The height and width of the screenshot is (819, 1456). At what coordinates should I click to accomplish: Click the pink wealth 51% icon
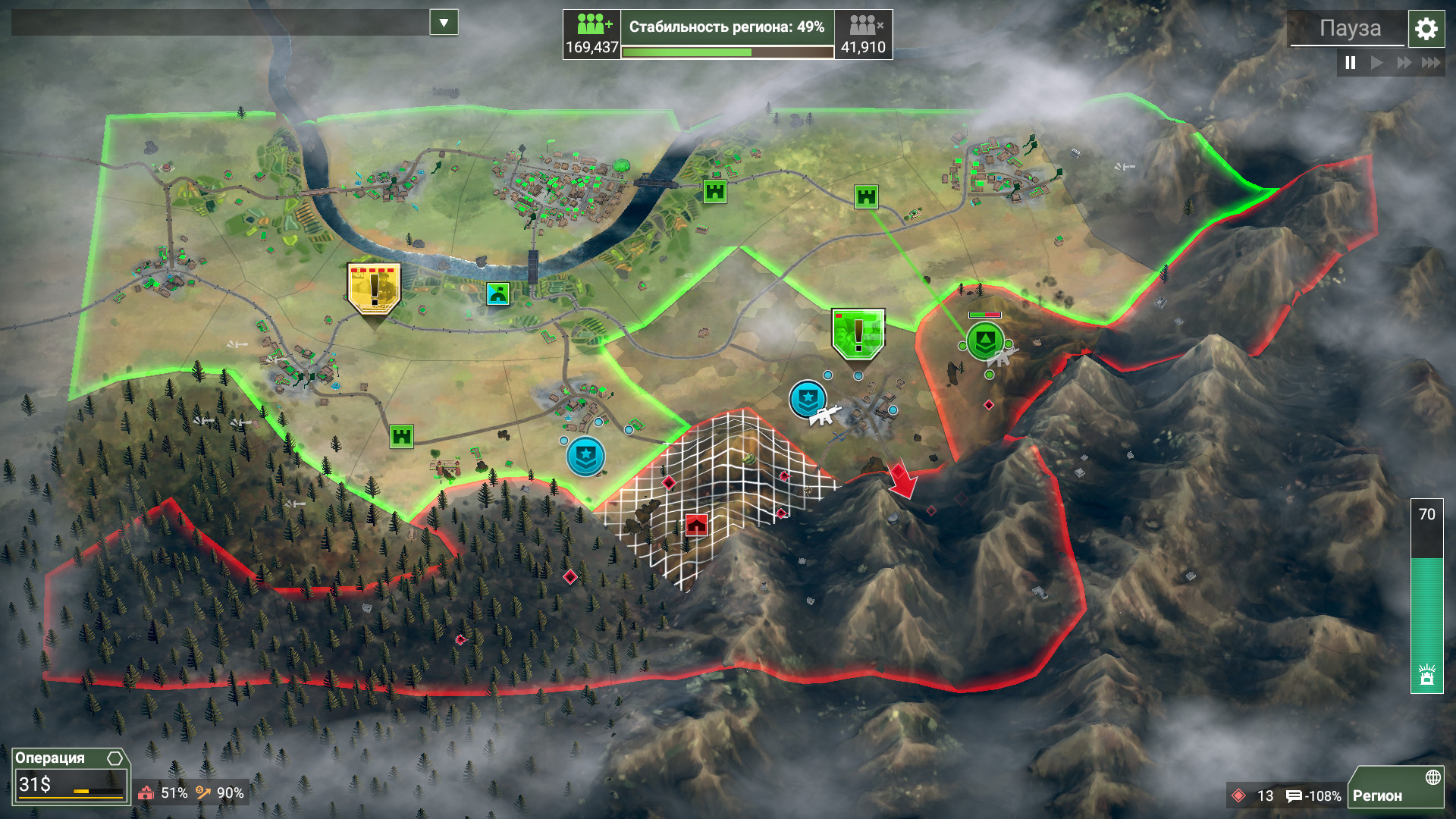tap(147, 793)
